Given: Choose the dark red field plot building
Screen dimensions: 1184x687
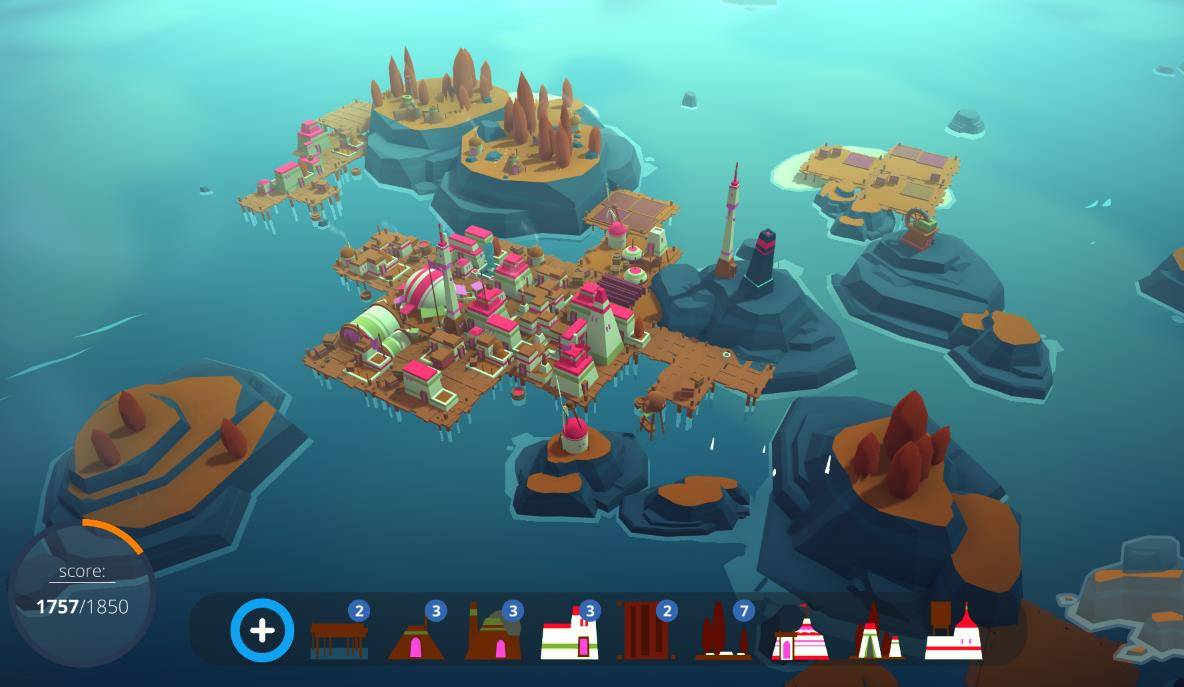Looking at the screenshot, I should (x=646, y=632).
